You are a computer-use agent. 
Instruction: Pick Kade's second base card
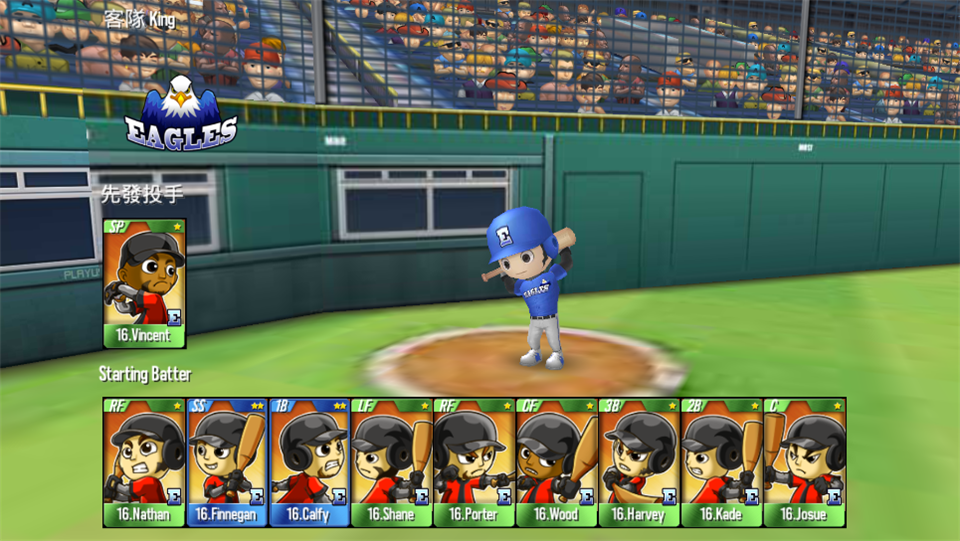pyautogui.click(x=721, y=462)
